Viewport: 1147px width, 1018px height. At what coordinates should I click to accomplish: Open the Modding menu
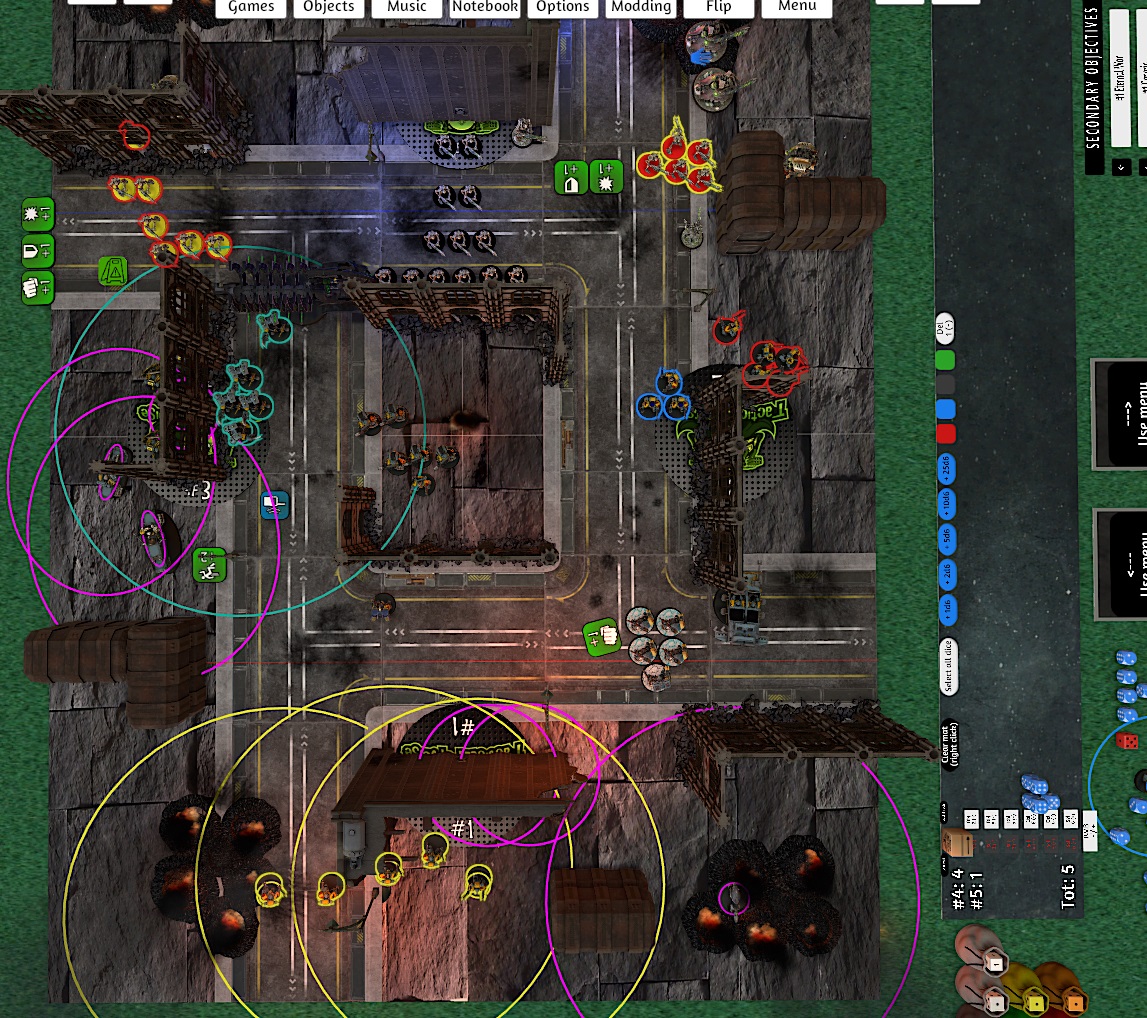pos(641,7)
